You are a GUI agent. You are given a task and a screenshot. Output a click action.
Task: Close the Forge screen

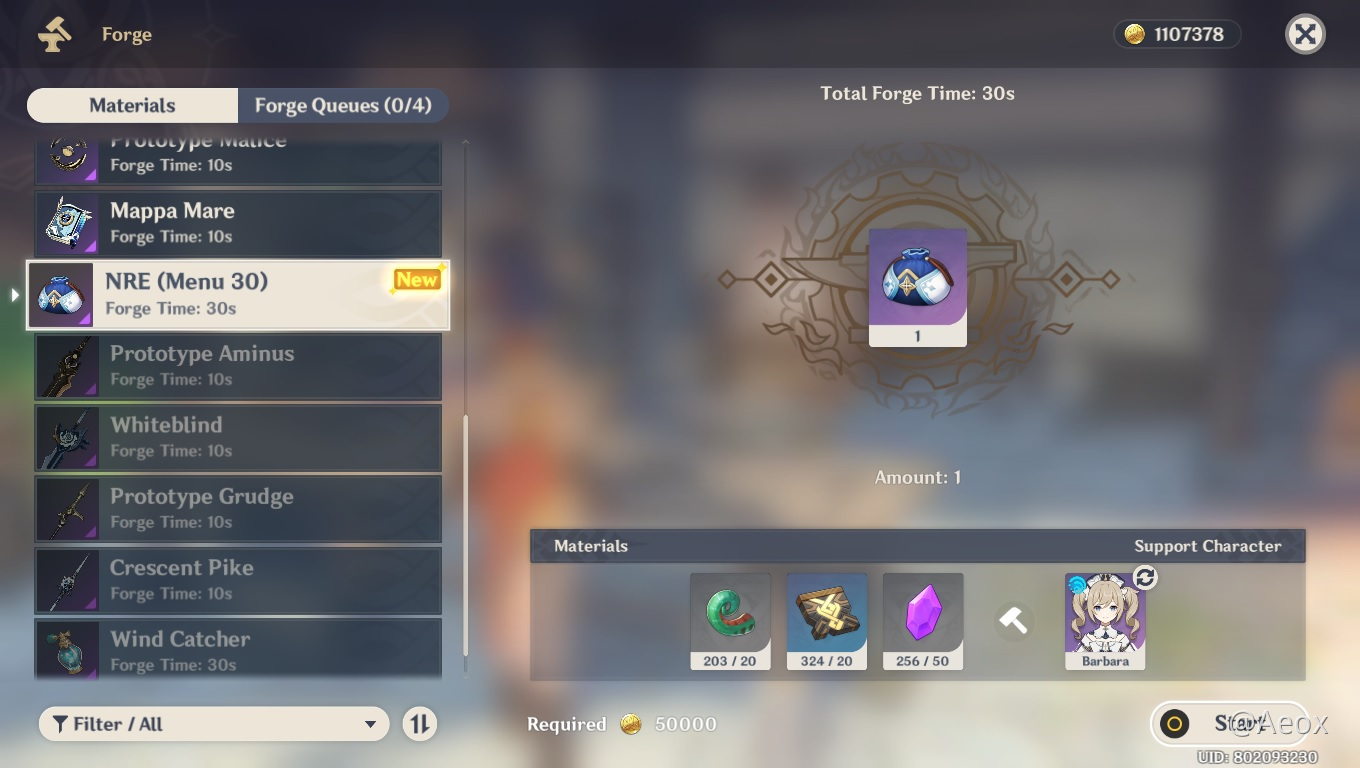click(x=1305, y=34)
